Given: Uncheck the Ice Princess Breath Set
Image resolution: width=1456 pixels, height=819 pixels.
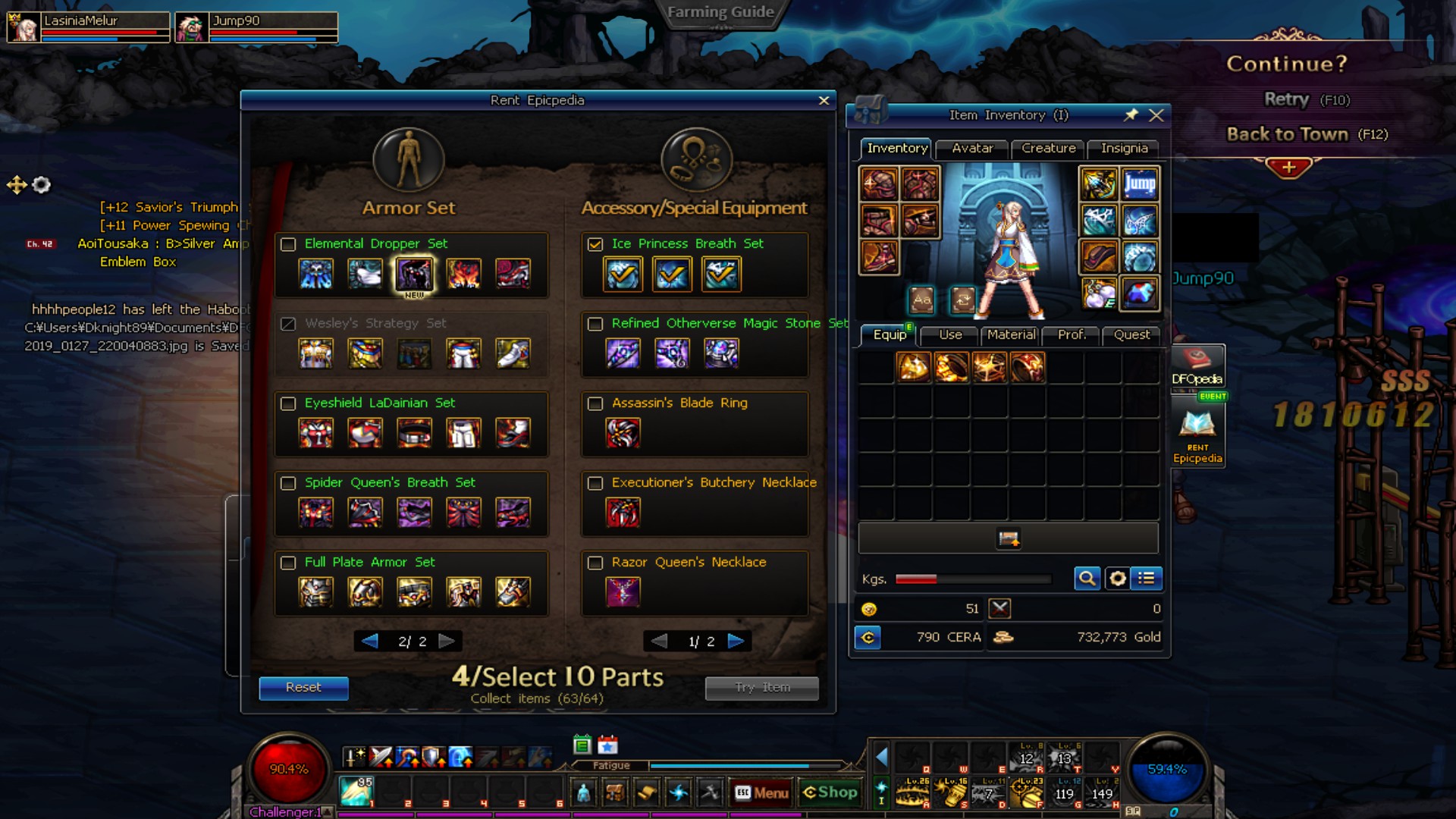Looking at the screenshot, I should (x=595, y=244).
